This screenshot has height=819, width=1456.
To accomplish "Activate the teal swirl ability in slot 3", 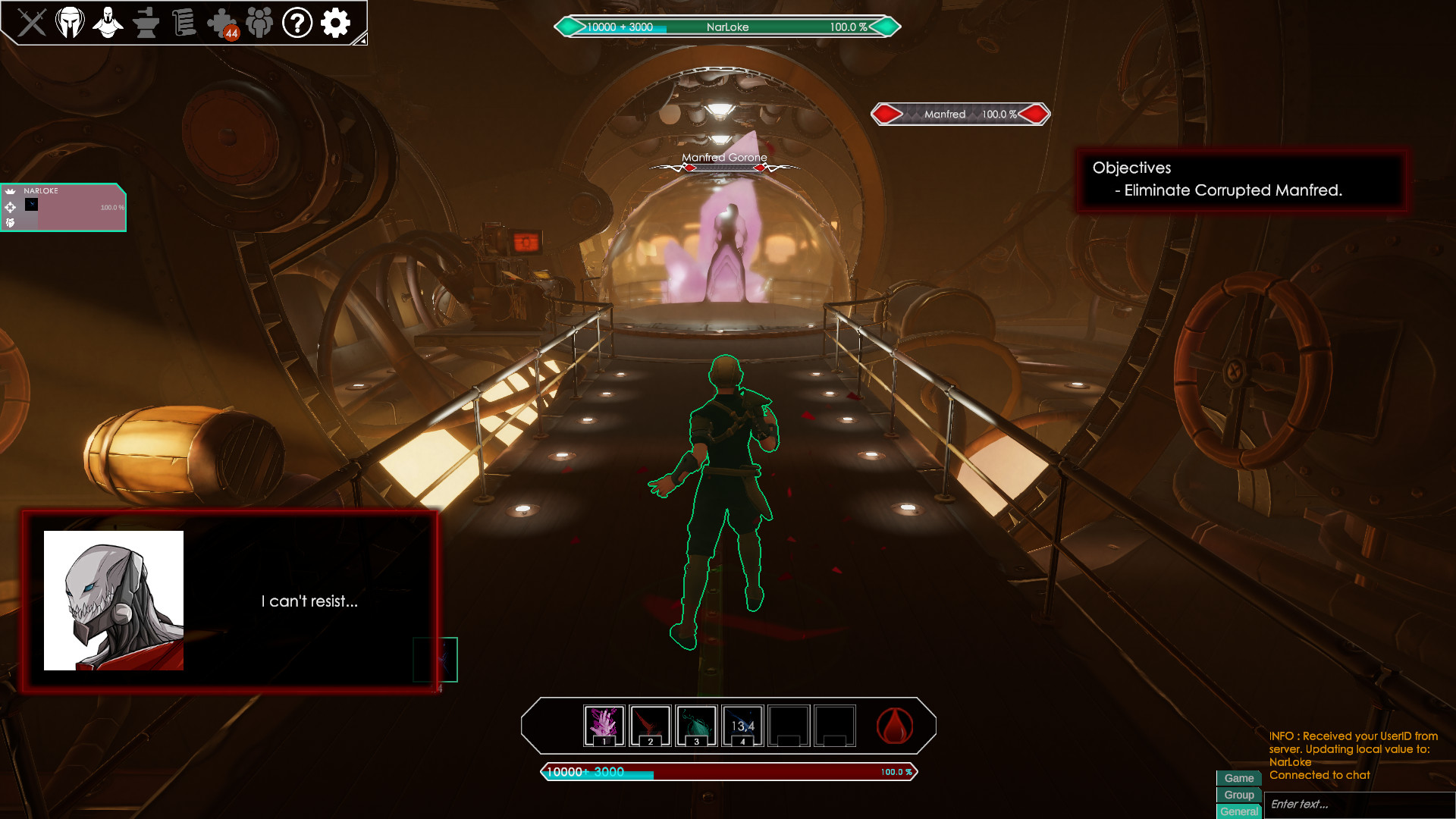I will [x=696, y=726].
